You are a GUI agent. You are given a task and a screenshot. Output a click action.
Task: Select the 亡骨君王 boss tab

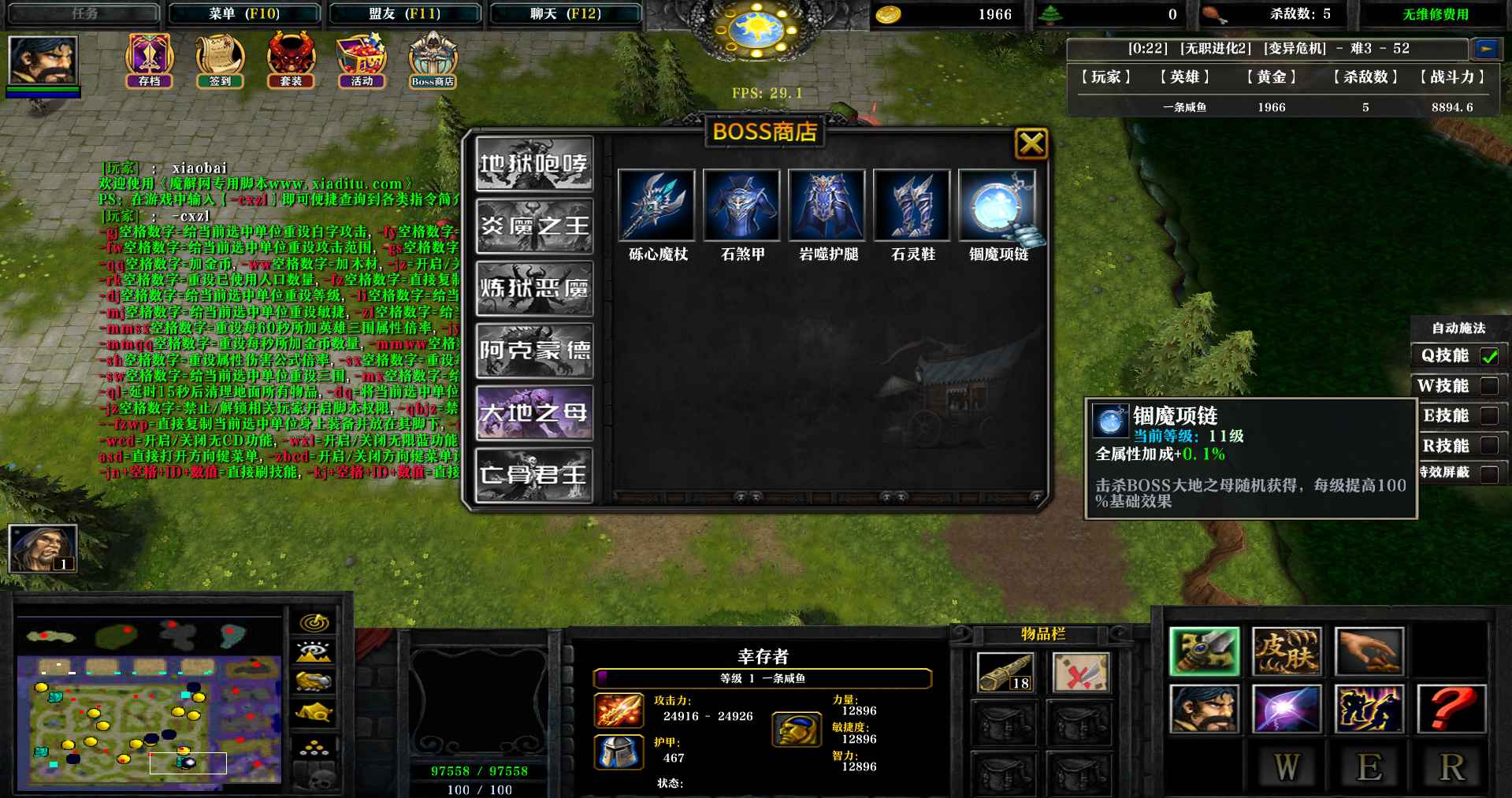pos(534,474)
